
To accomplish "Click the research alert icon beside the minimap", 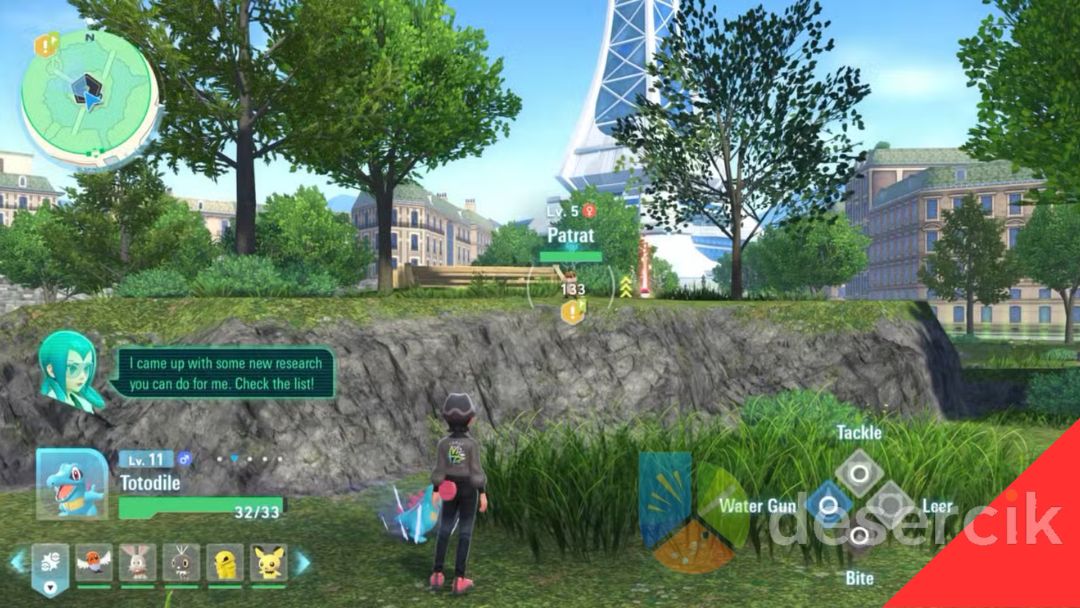I will tap(46, 45).
